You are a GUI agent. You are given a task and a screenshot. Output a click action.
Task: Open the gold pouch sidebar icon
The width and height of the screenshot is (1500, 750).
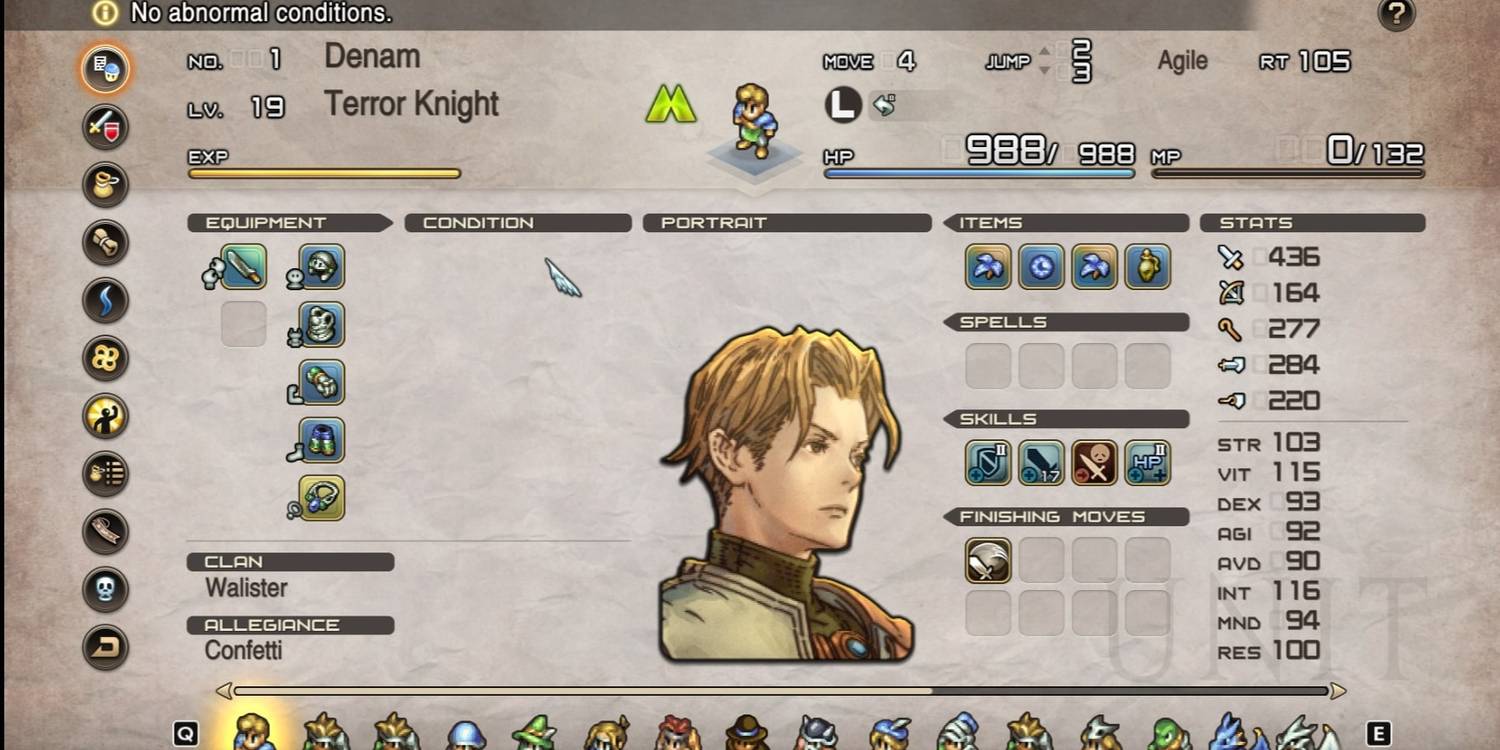tap(104, 185)
